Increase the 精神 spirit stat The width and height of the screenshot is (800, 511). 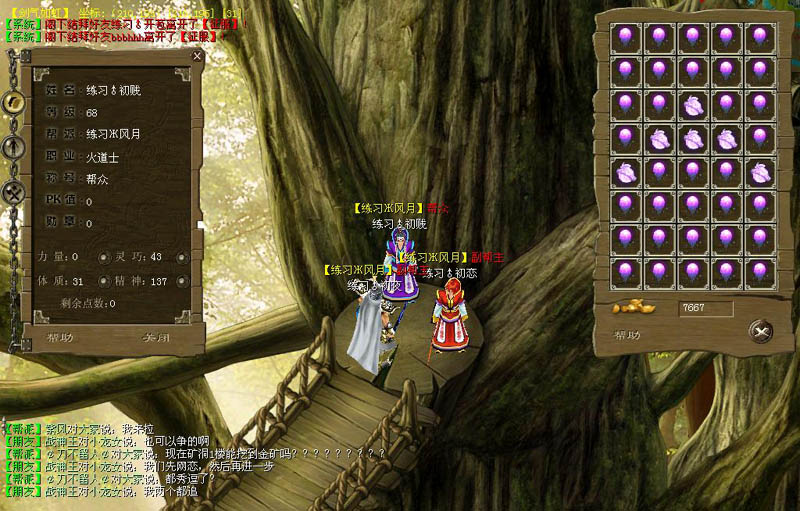click(x=182, y=282)
